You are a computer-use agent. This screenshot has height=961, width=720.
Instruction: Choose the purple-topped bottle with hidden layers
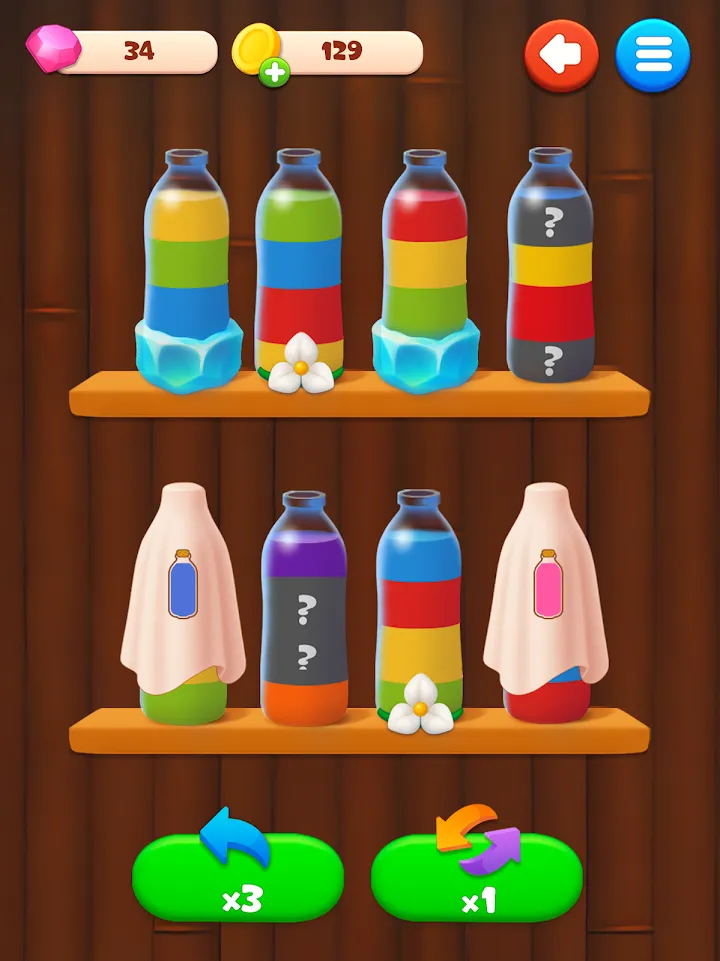[x=304, y=605]
